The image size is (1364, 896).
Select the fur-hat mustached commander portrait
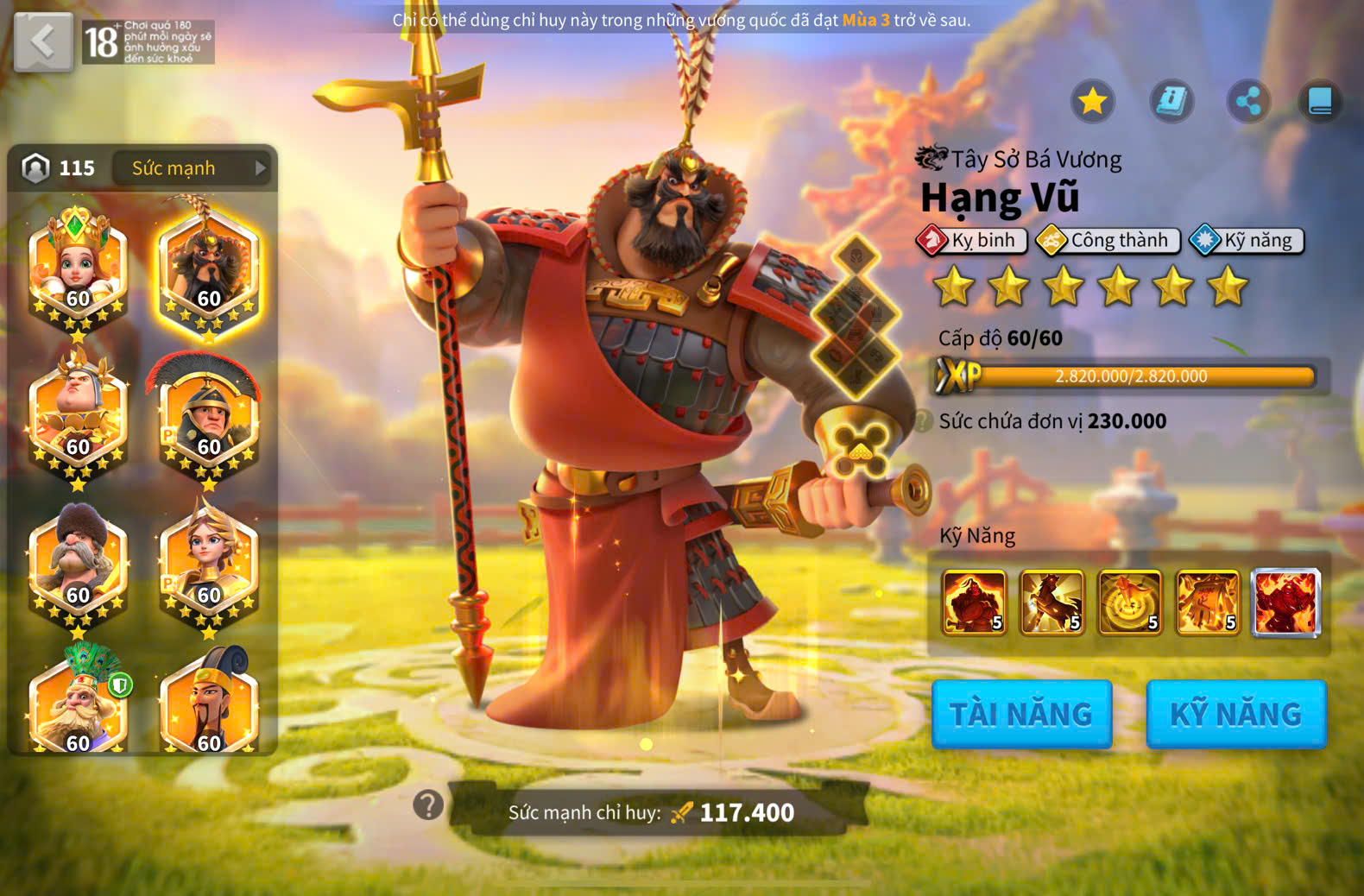click(x=78, y=565)
